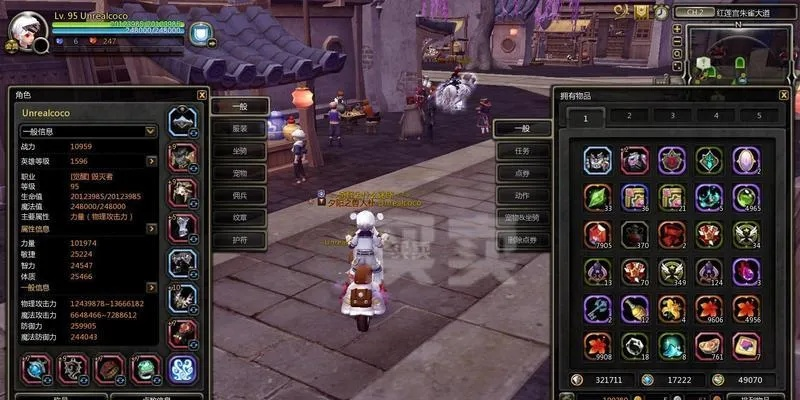
Task: Select the 点券 cash items category
Action: pos(522,173)
